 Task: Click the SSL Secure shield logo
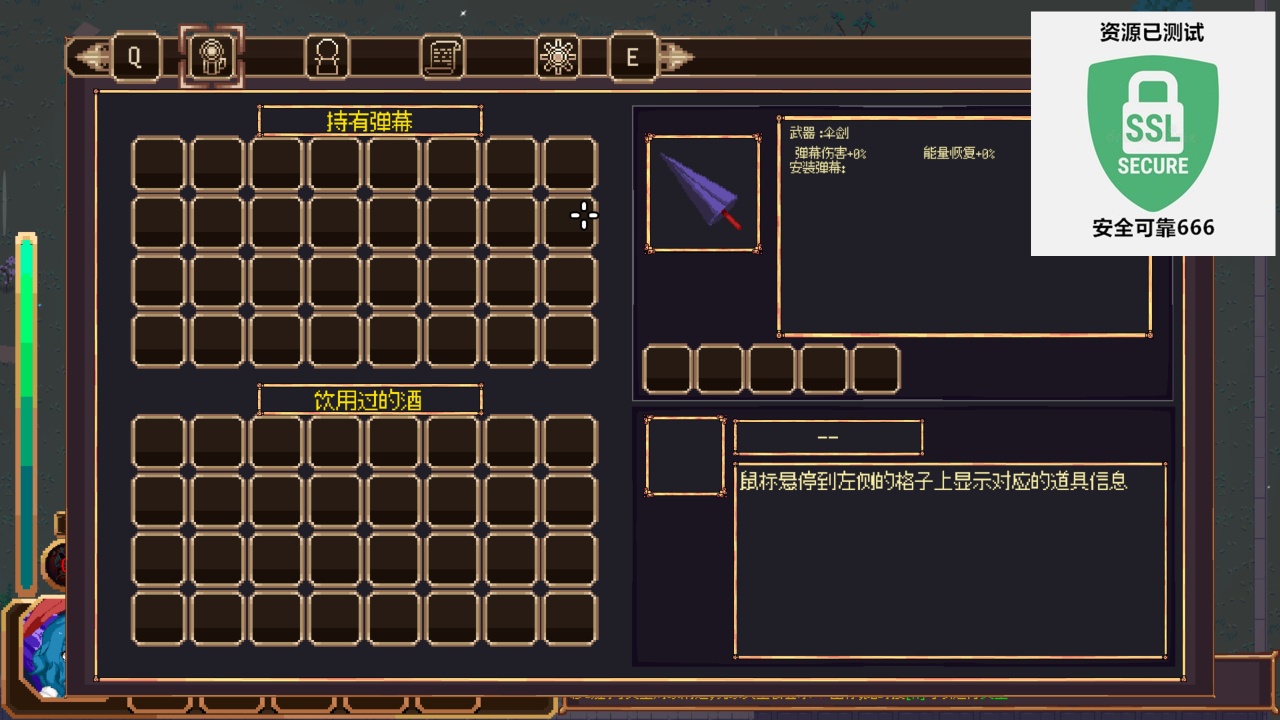click(1152, 128)
